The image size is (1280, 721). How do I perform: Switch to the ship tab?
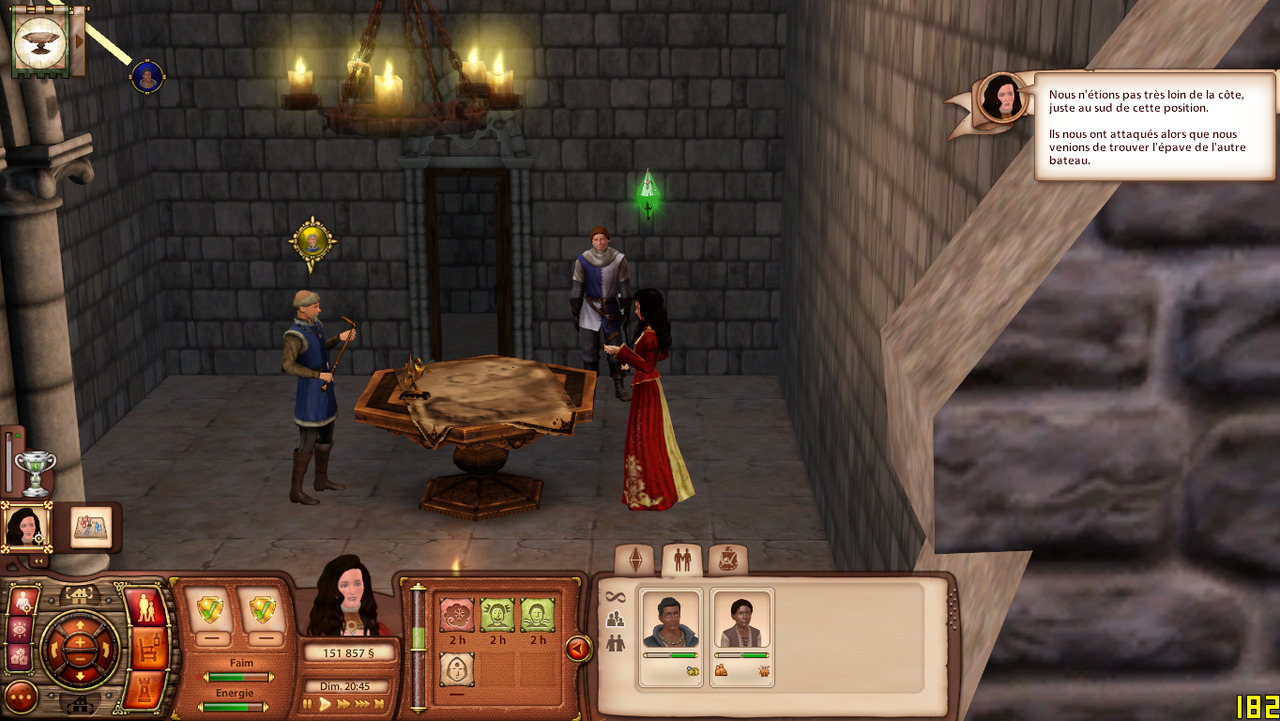click(728, 560)
